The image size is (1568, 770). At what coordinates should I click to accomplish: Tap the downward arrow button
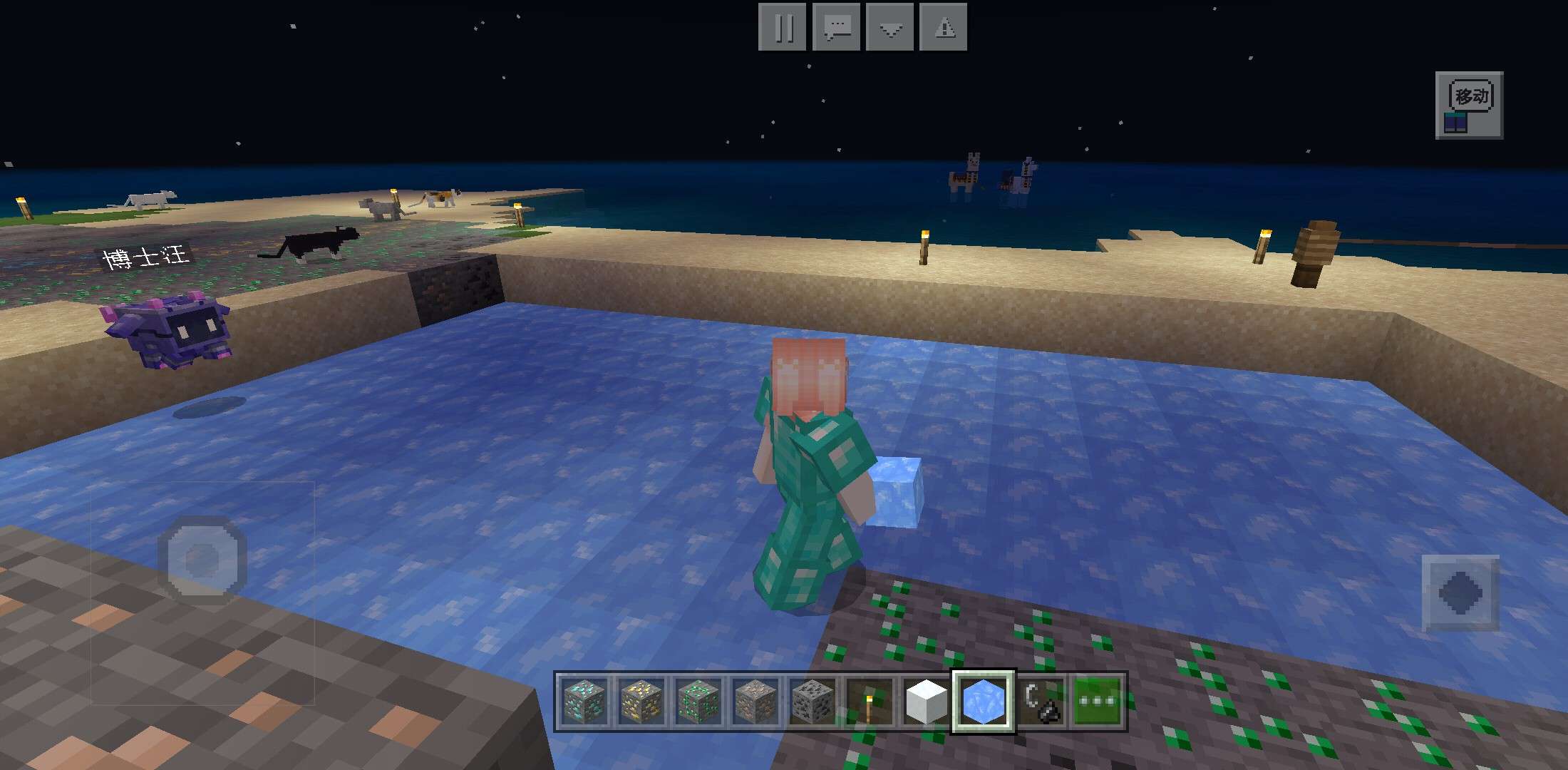[890, 28]
